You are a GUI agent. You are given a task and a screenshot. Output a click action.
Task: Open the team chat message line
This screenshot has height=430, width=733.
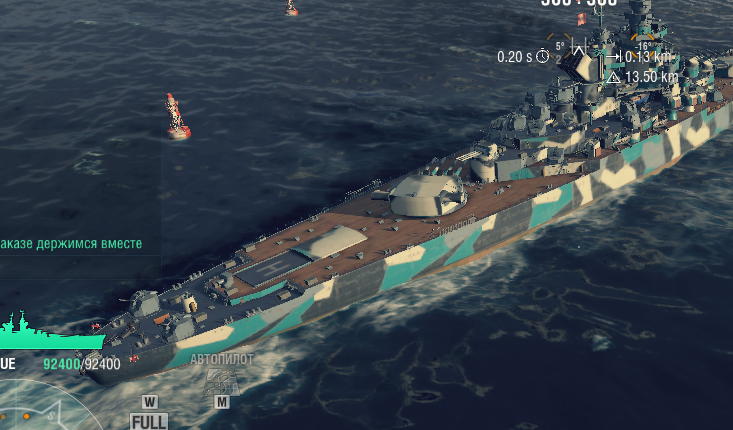coord(71,244)
